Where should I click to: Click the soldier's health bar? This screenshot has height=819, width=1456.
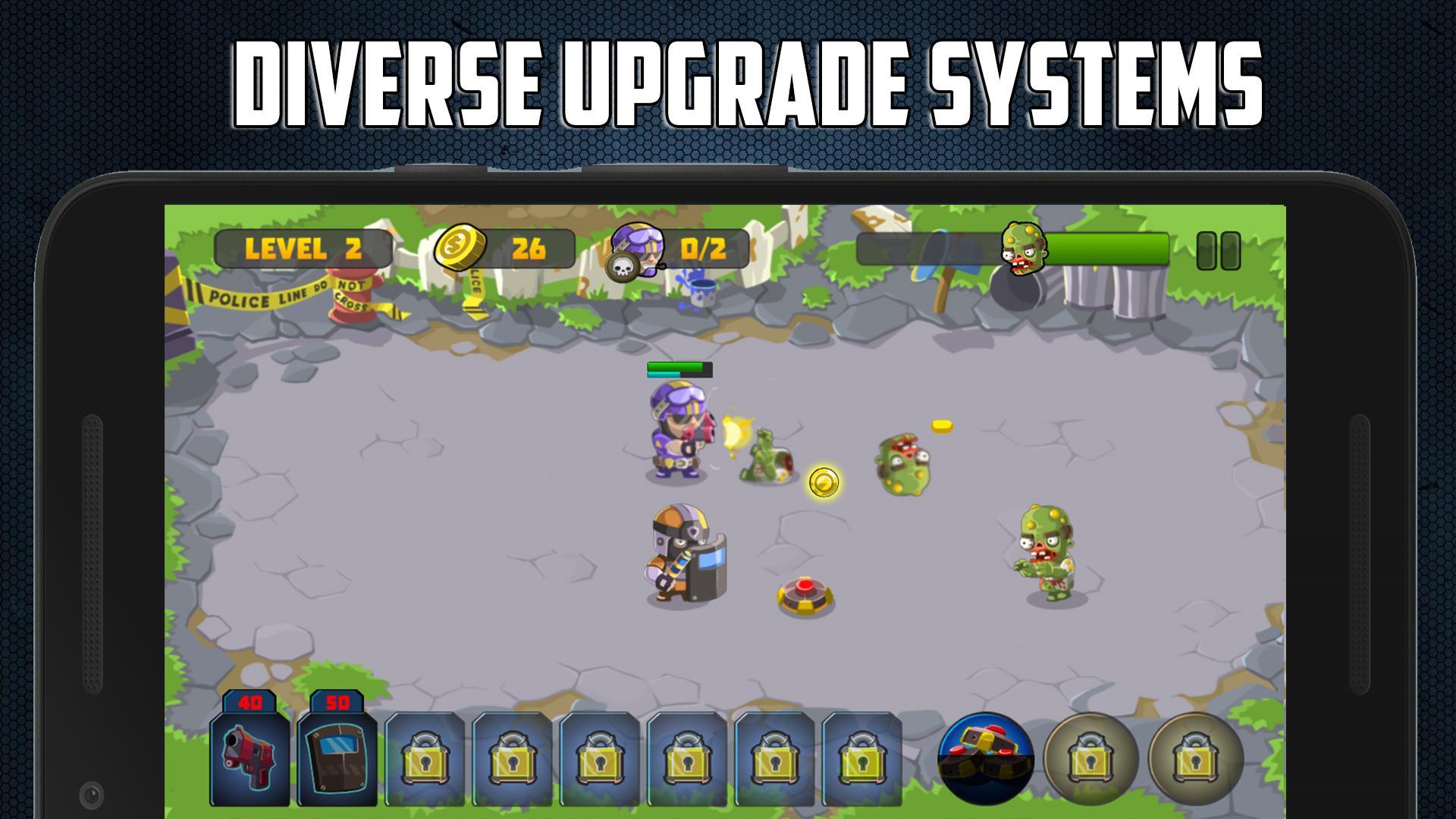click(x=679, y=372)
